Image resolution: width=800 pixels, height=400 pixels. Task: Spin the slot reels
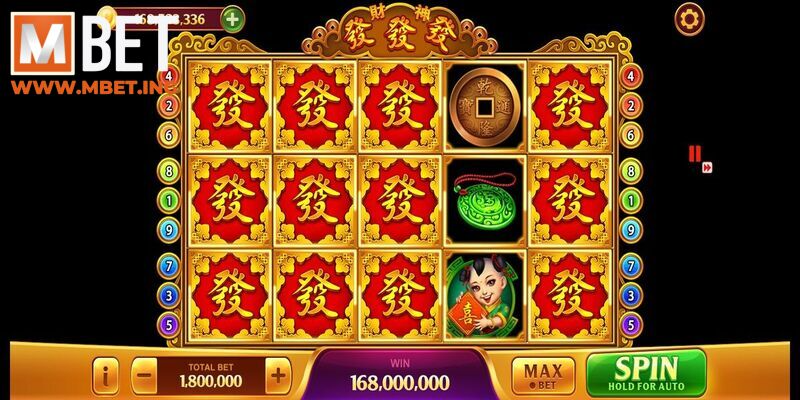click(645, 372)
